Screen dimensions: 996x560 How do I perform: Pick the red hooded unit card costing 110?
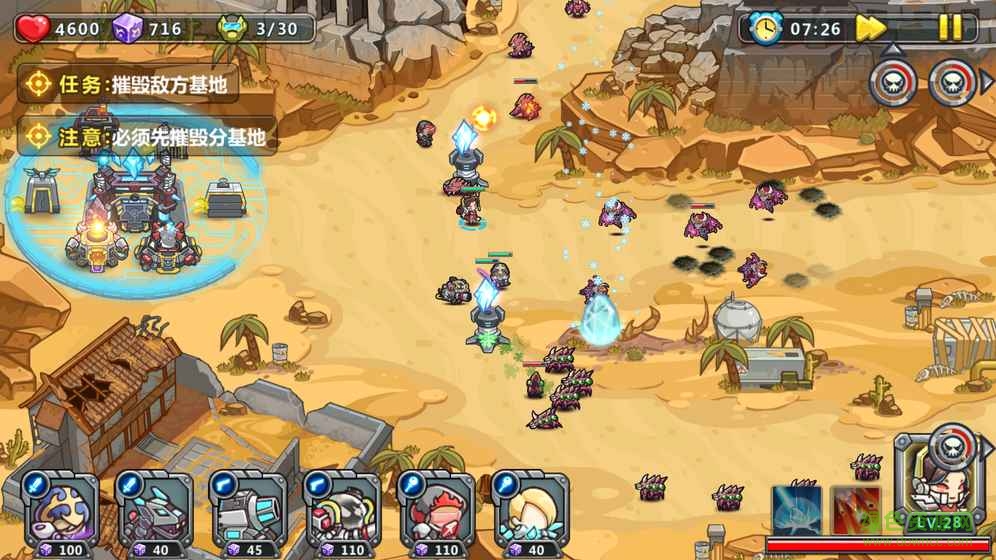(435, 511)
